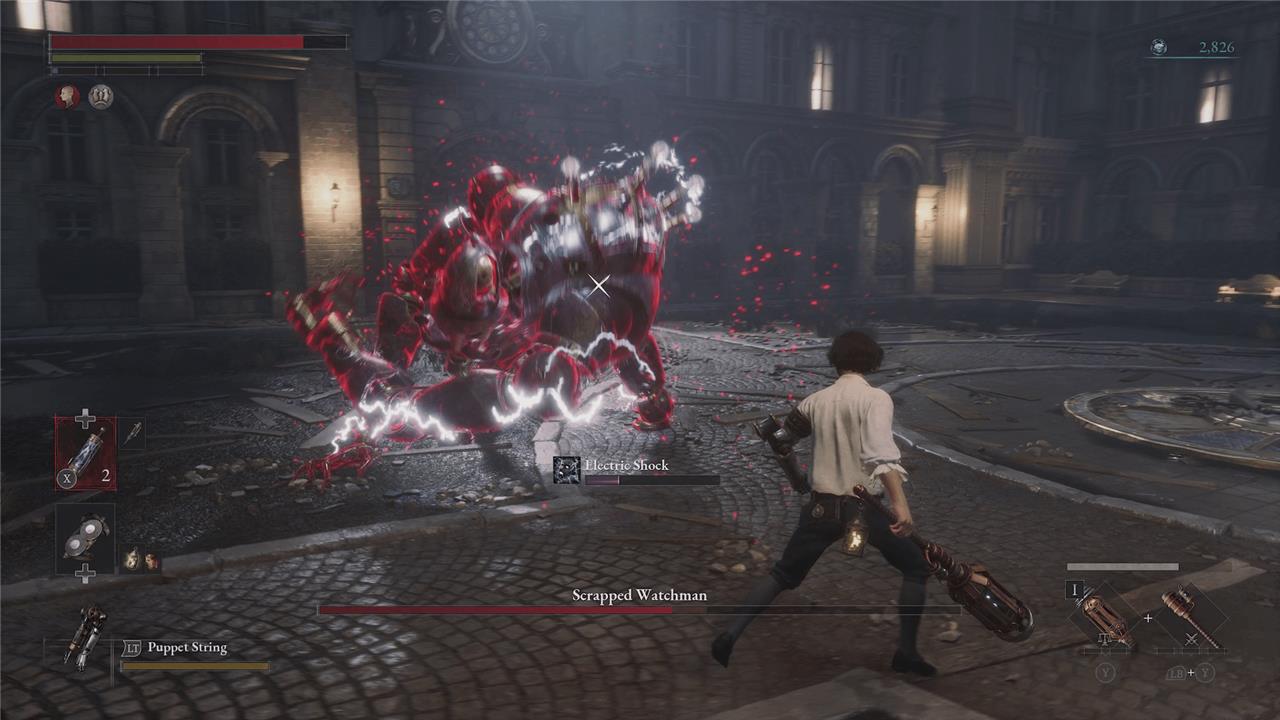Click the Ergo currency icon
The height and width of the screenshot is (720, 1280).
[x=1158, y=47]
